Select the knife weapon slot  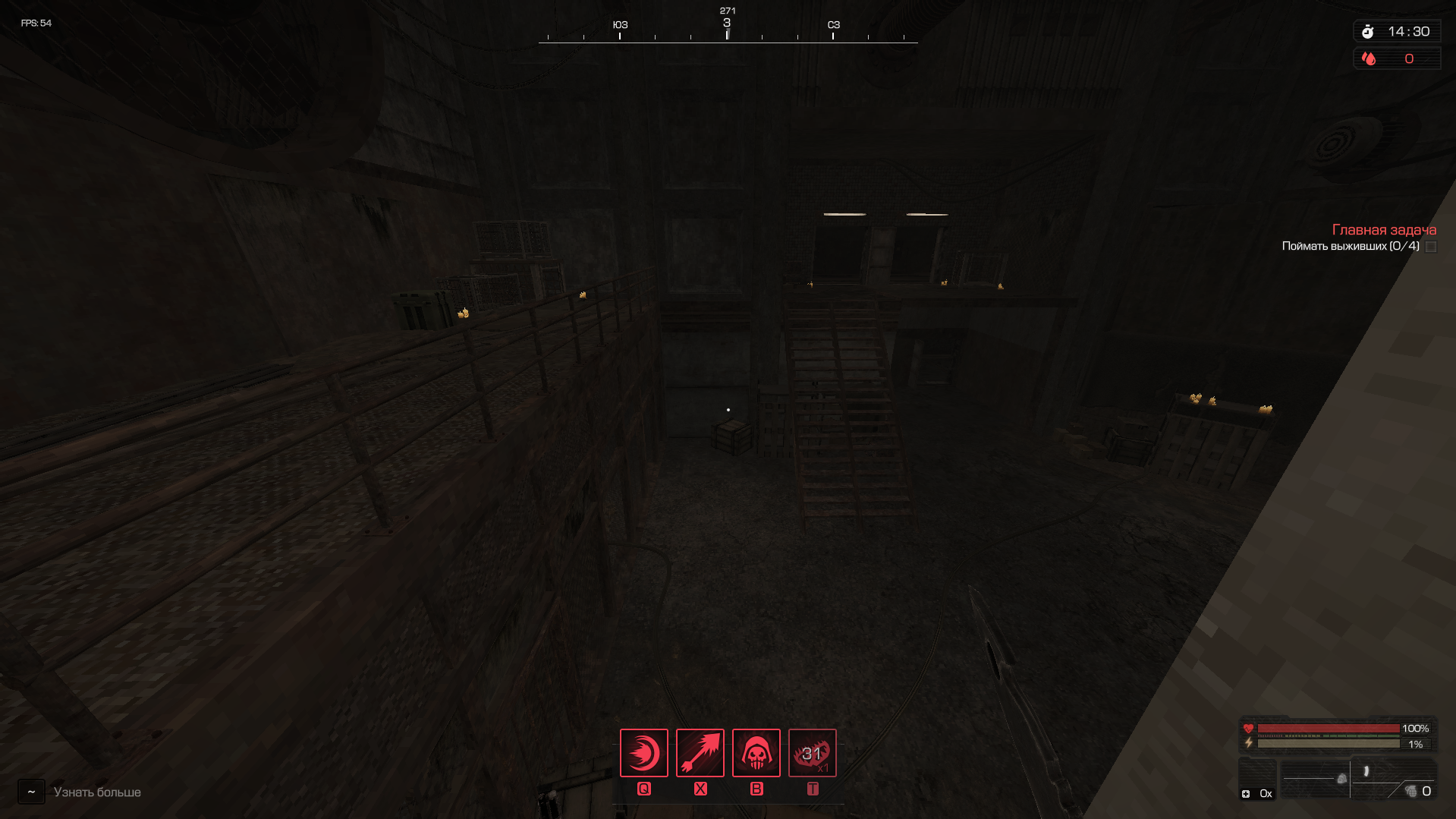click(1366, 772)
